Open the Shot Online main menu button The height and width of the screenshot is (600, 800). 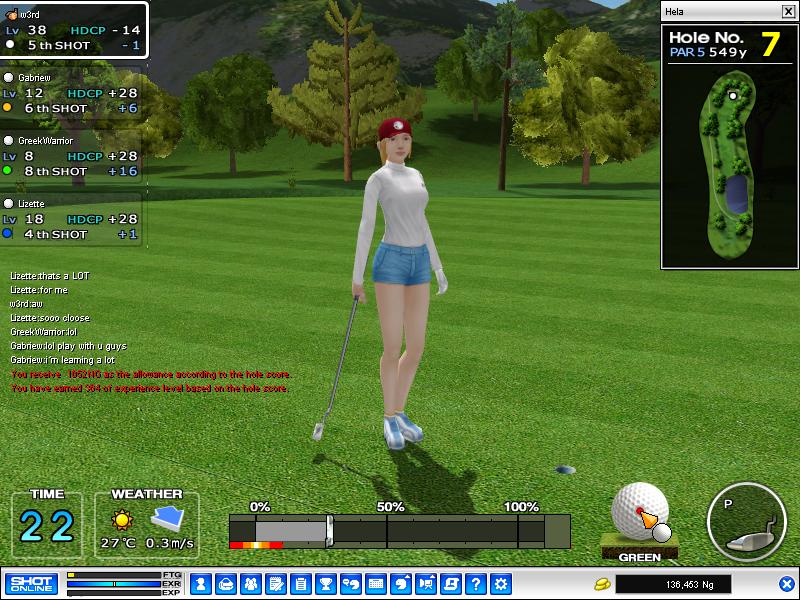click(x=32, y=583)
